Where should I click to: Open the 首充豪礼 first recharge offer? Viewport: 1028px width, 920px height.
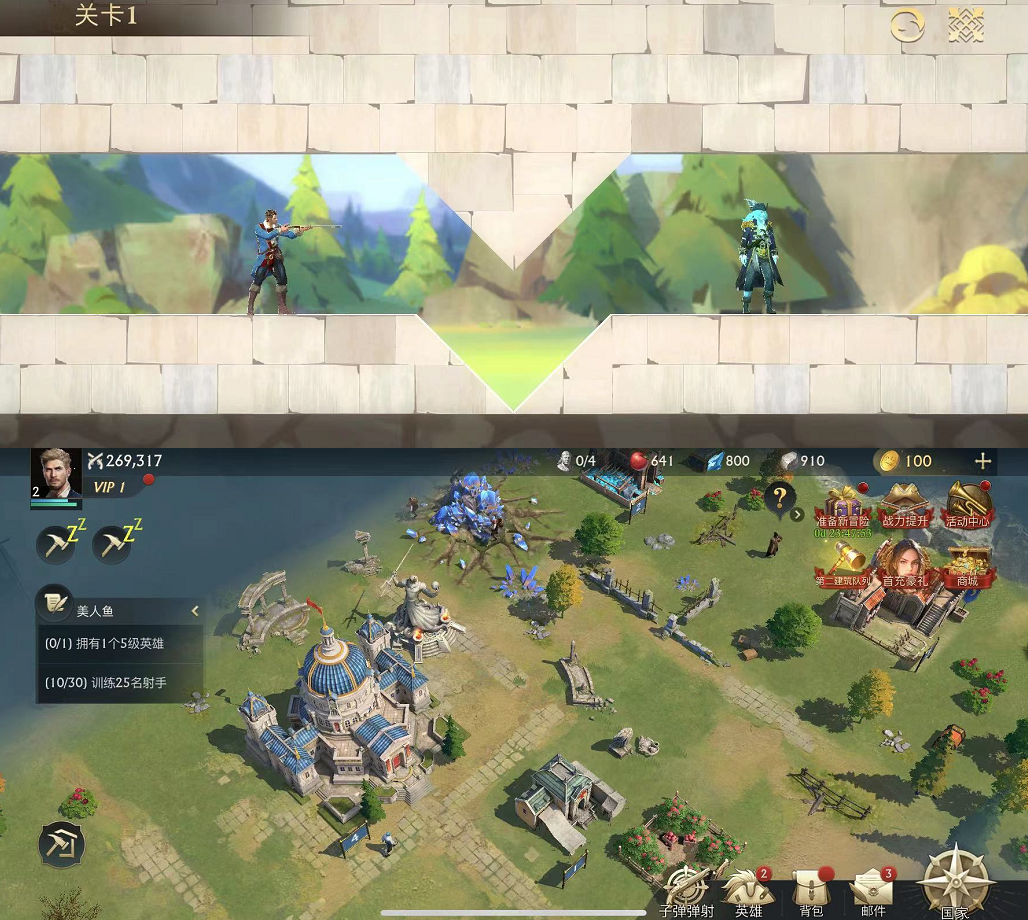(x=905, y=563)
